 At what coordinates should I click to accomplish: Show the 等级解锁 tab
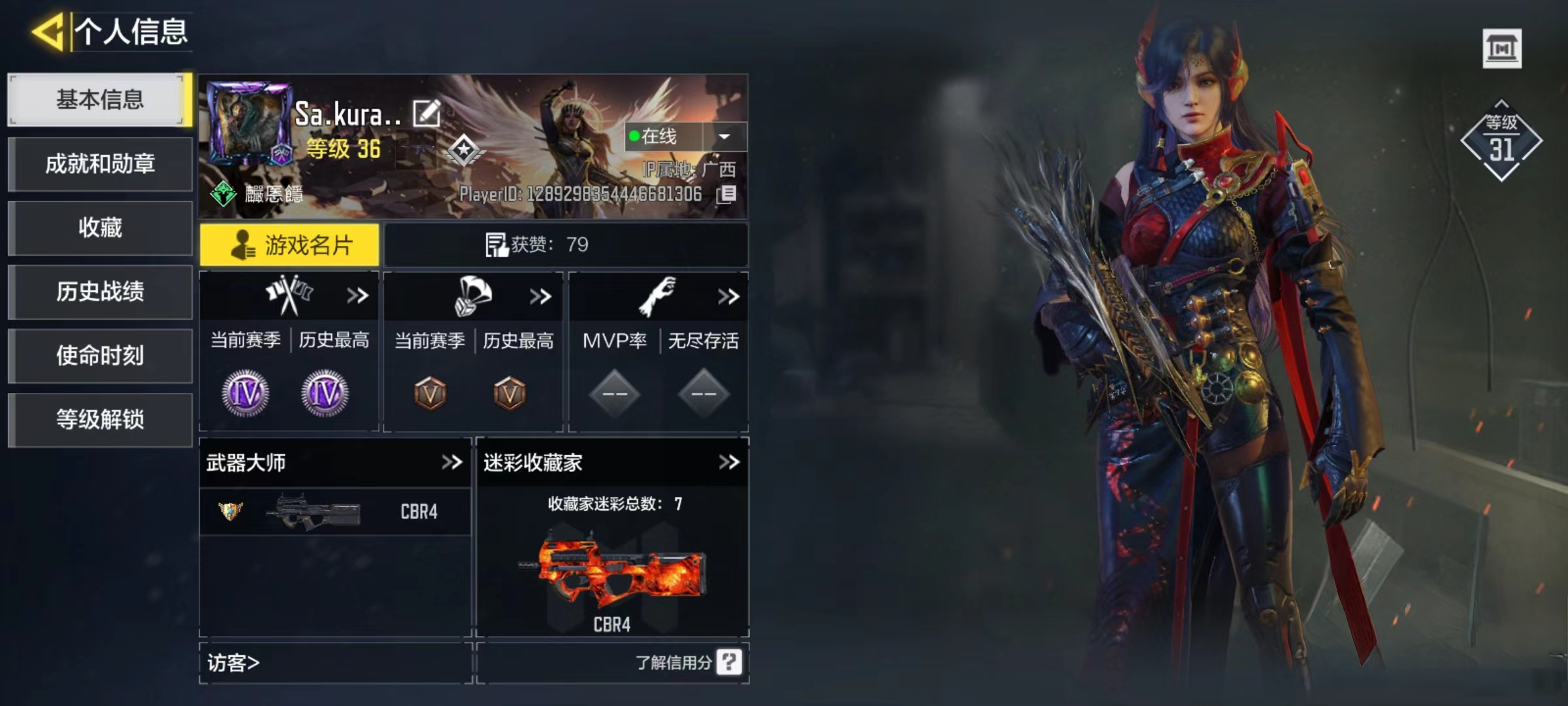[x=100, y=420]
